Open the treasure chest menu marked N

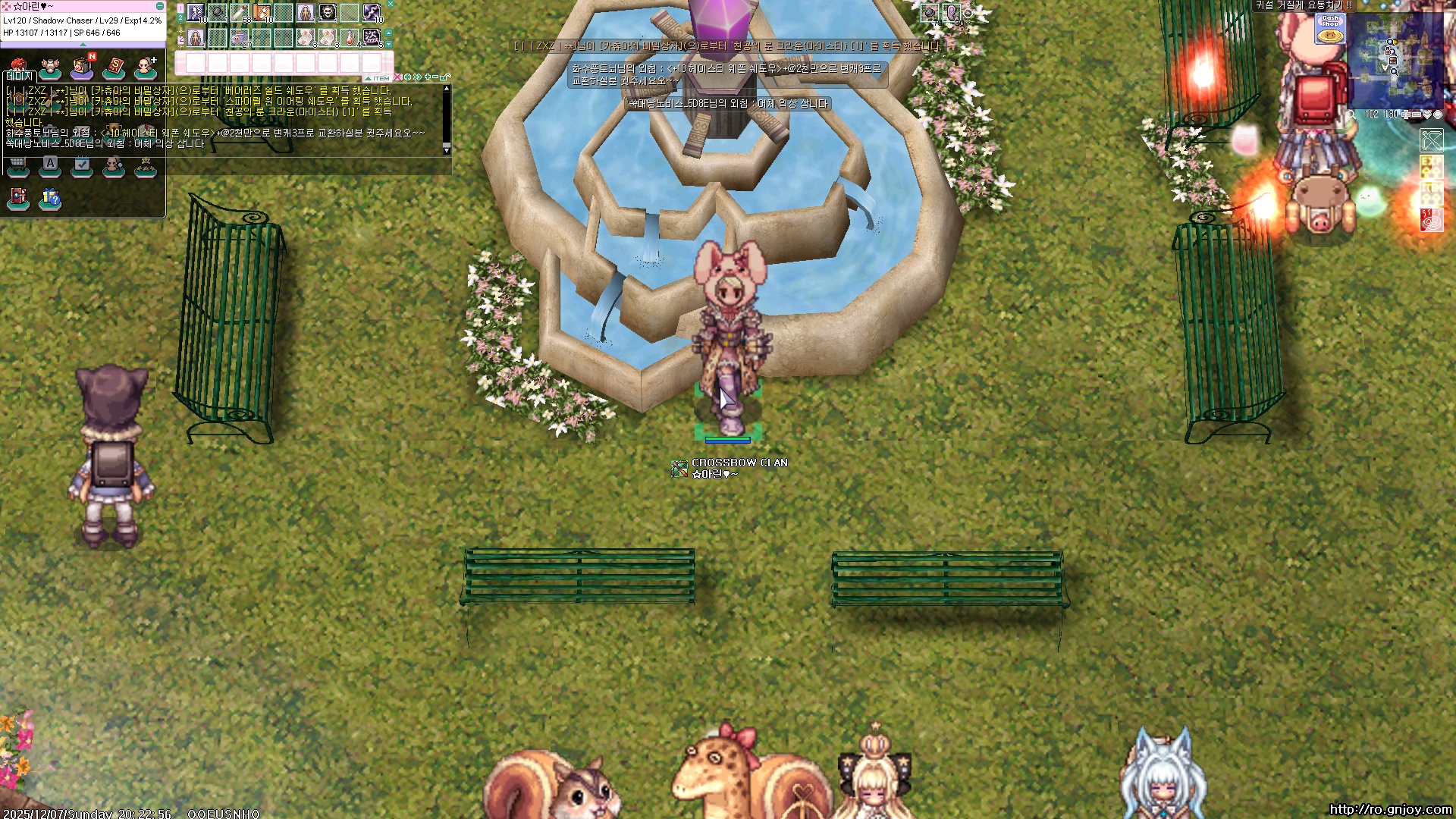point(82,68)
